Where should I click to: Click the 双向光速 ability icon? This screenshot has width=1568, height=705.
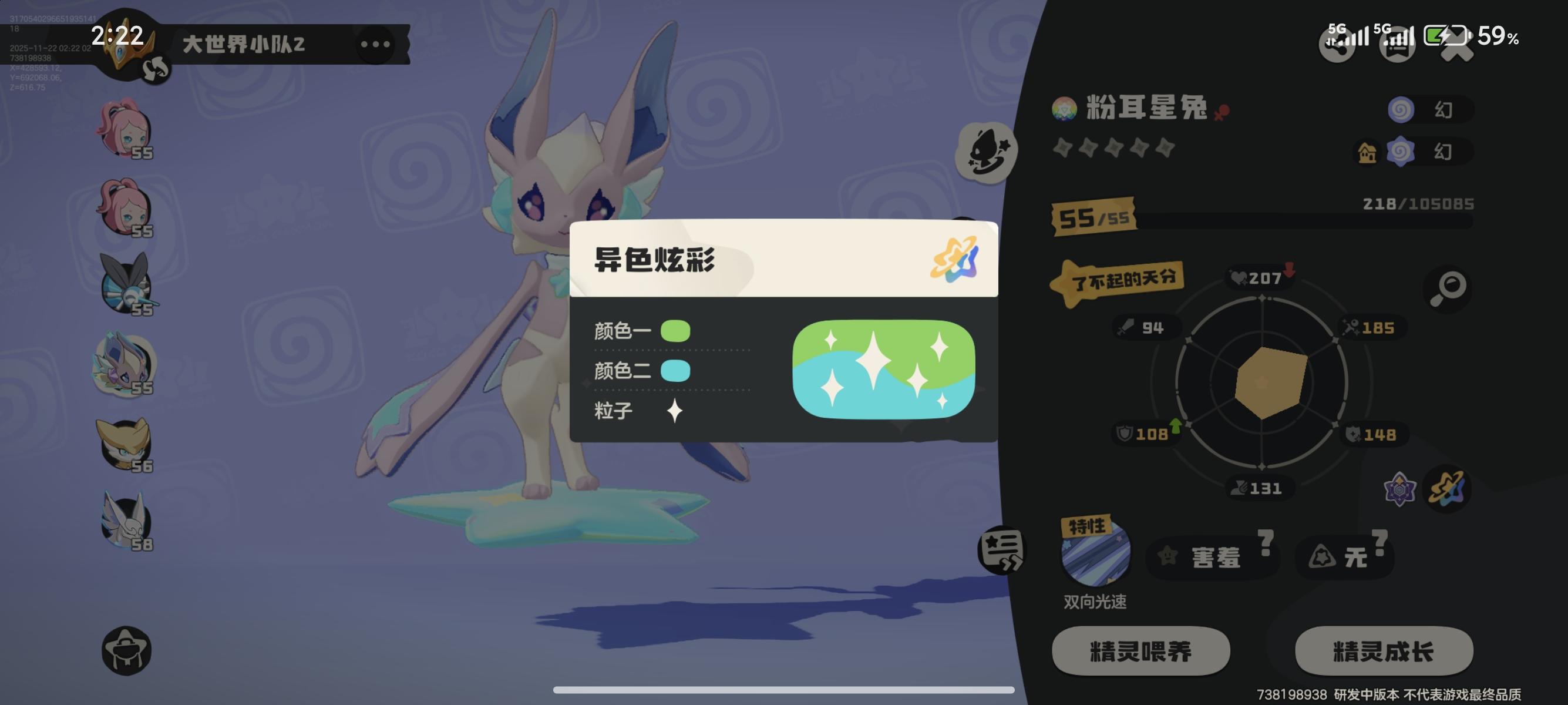coord(1095,559)
